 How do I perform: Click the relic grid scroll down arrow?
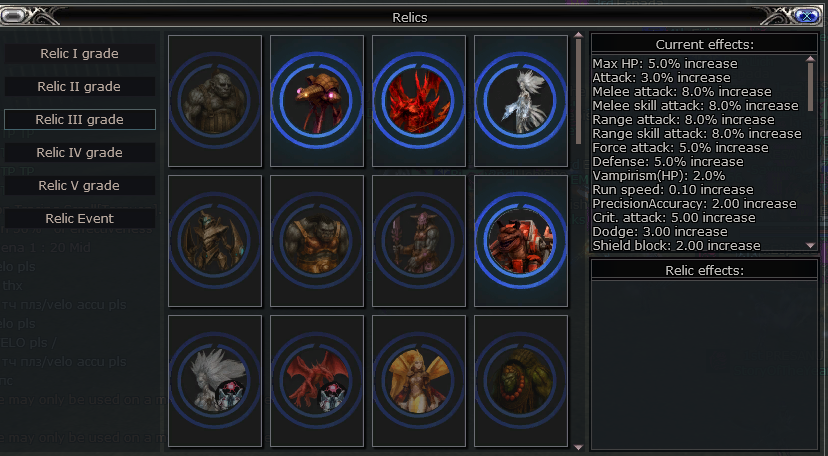point(578,447)
